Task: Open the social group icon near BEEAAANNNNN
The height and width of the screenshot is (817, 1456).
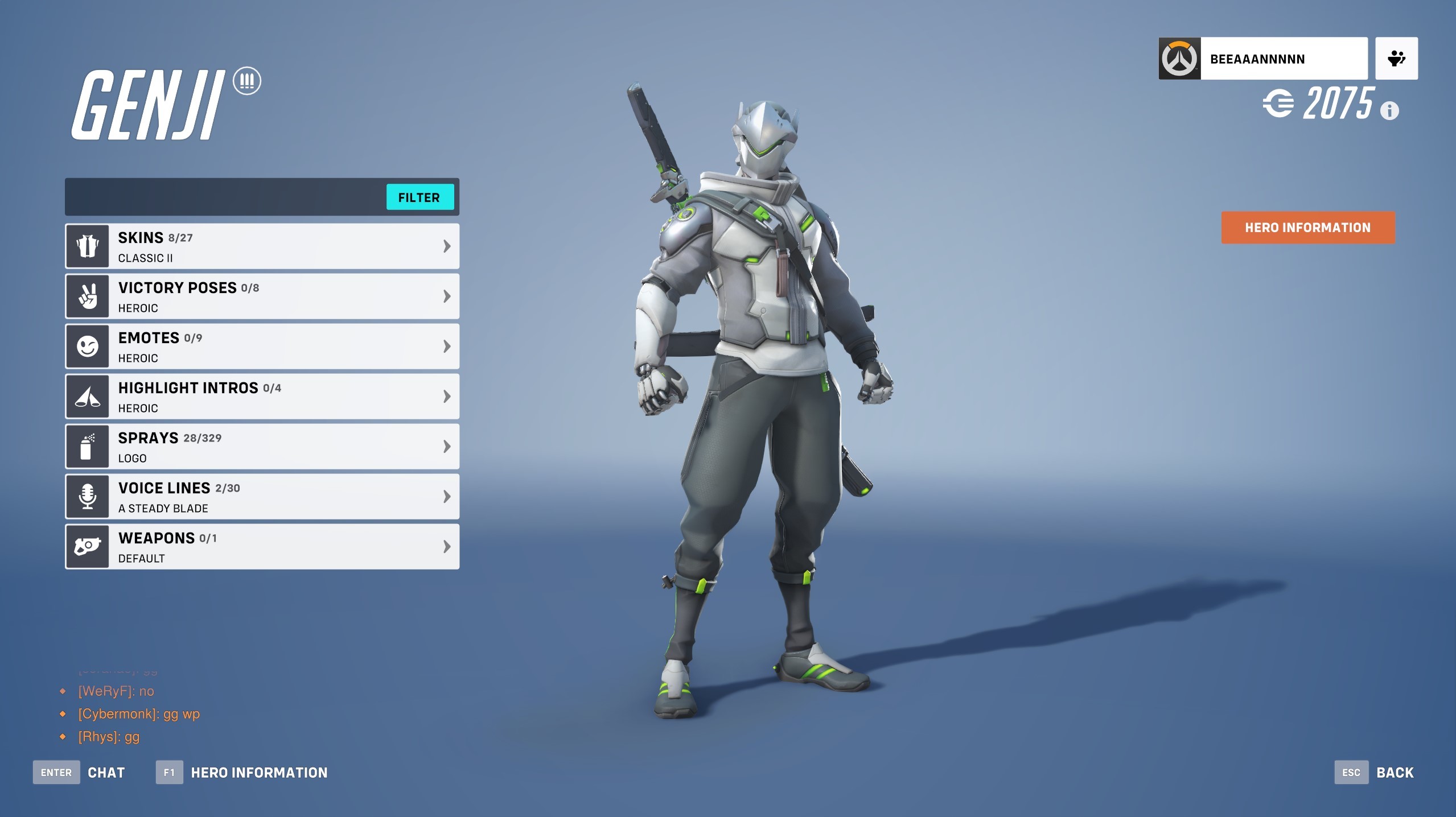Action: tap(1395, 57)
